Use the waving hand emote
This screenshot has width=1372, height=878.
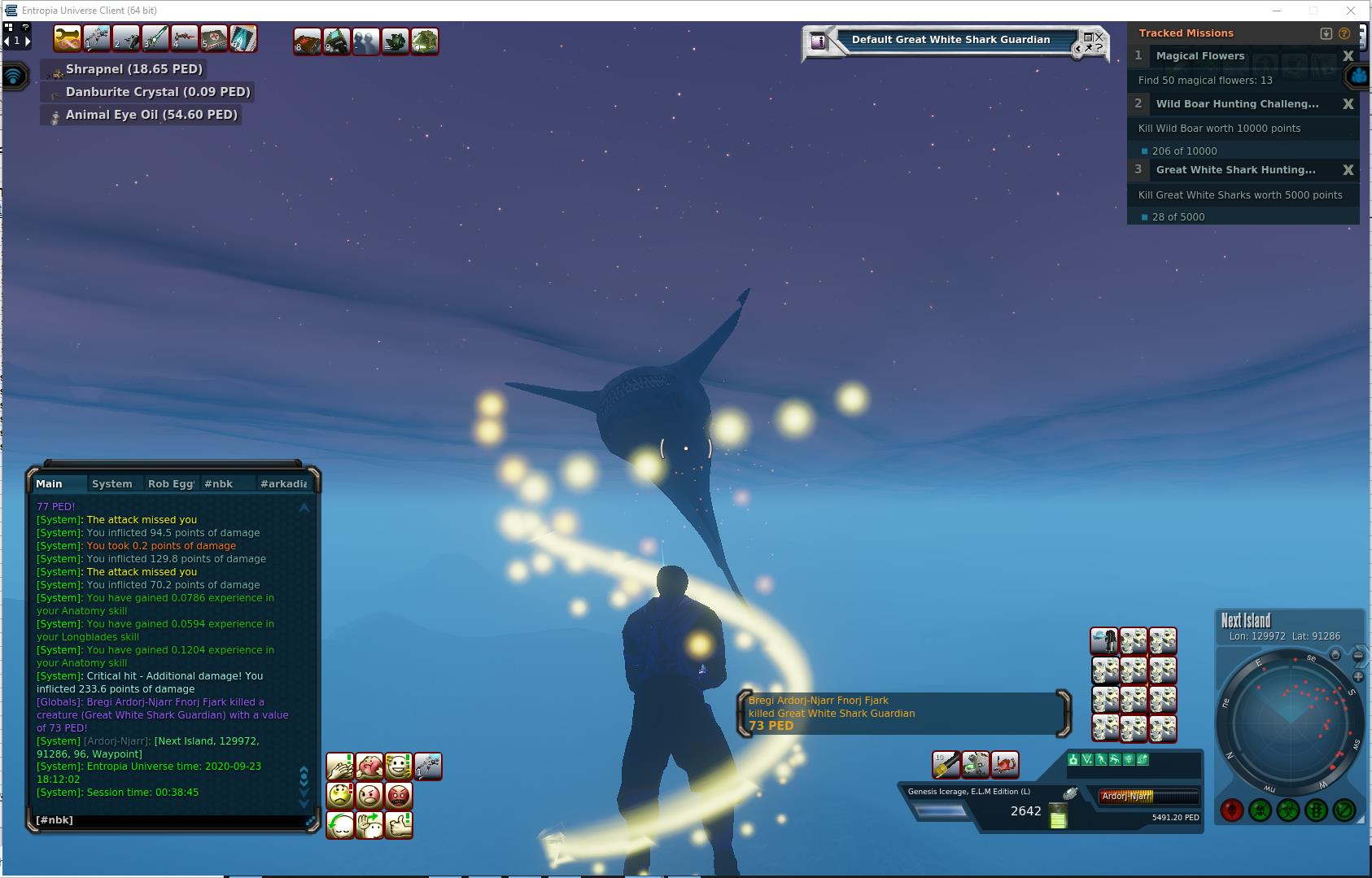369,825
